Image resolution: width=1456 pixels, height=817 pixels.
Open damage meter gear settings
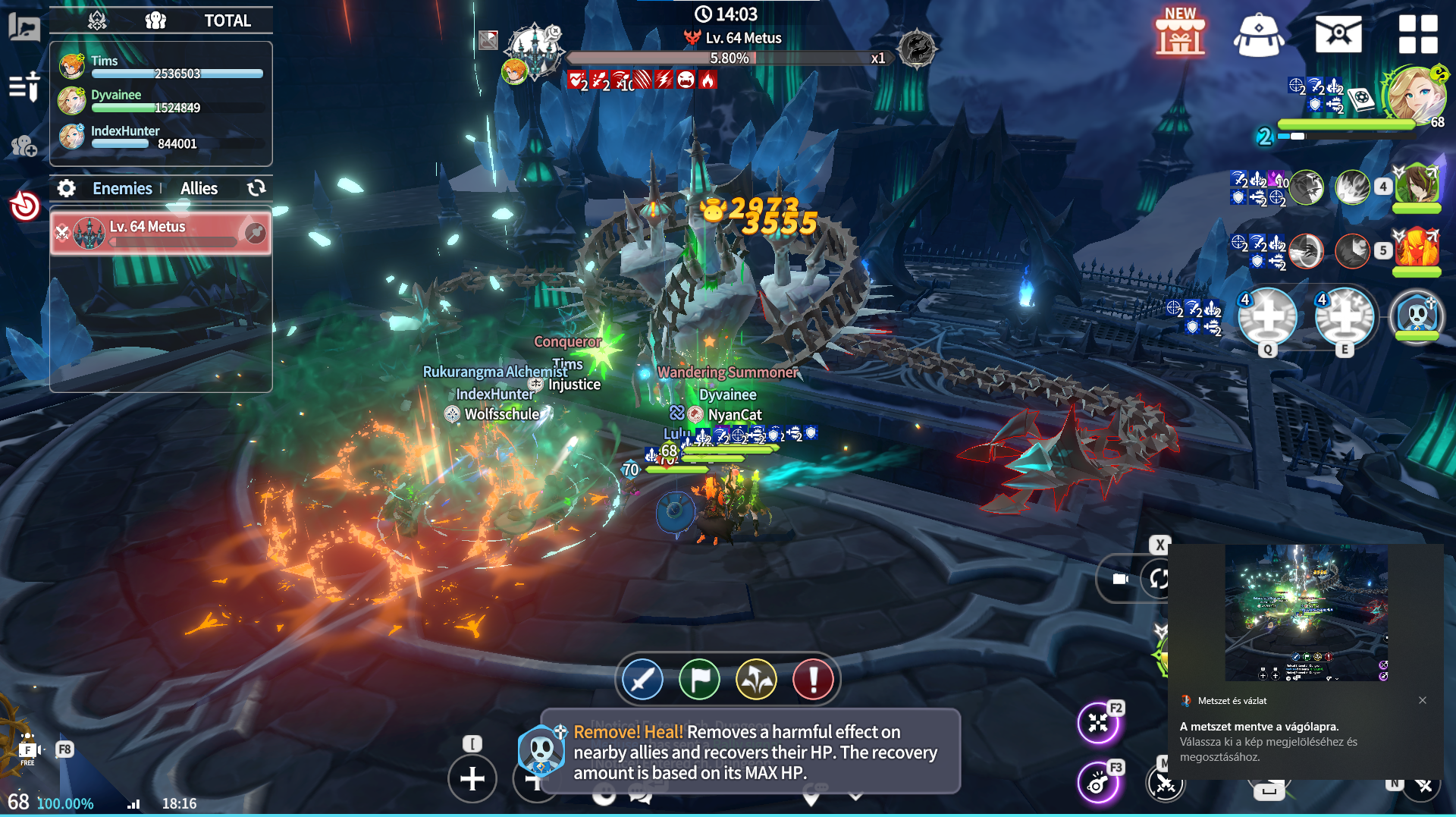pyautogui.click(x=67, y=188)
